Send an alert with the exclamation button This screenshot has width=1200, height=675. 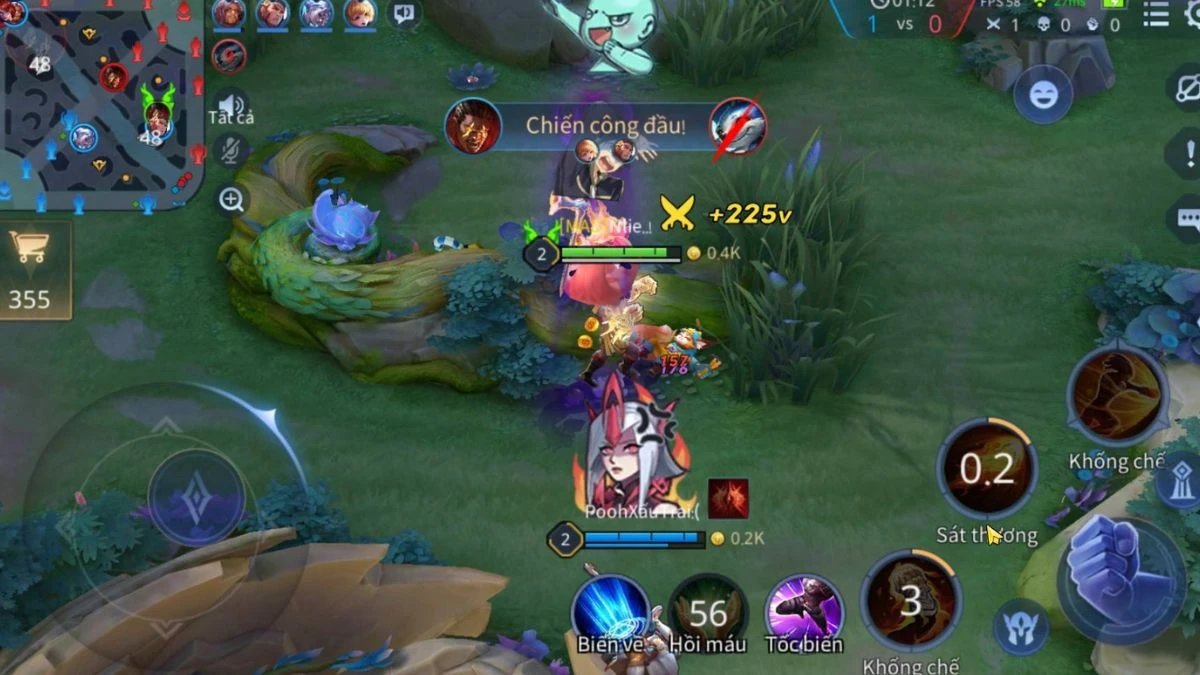tap(1189, 154)
